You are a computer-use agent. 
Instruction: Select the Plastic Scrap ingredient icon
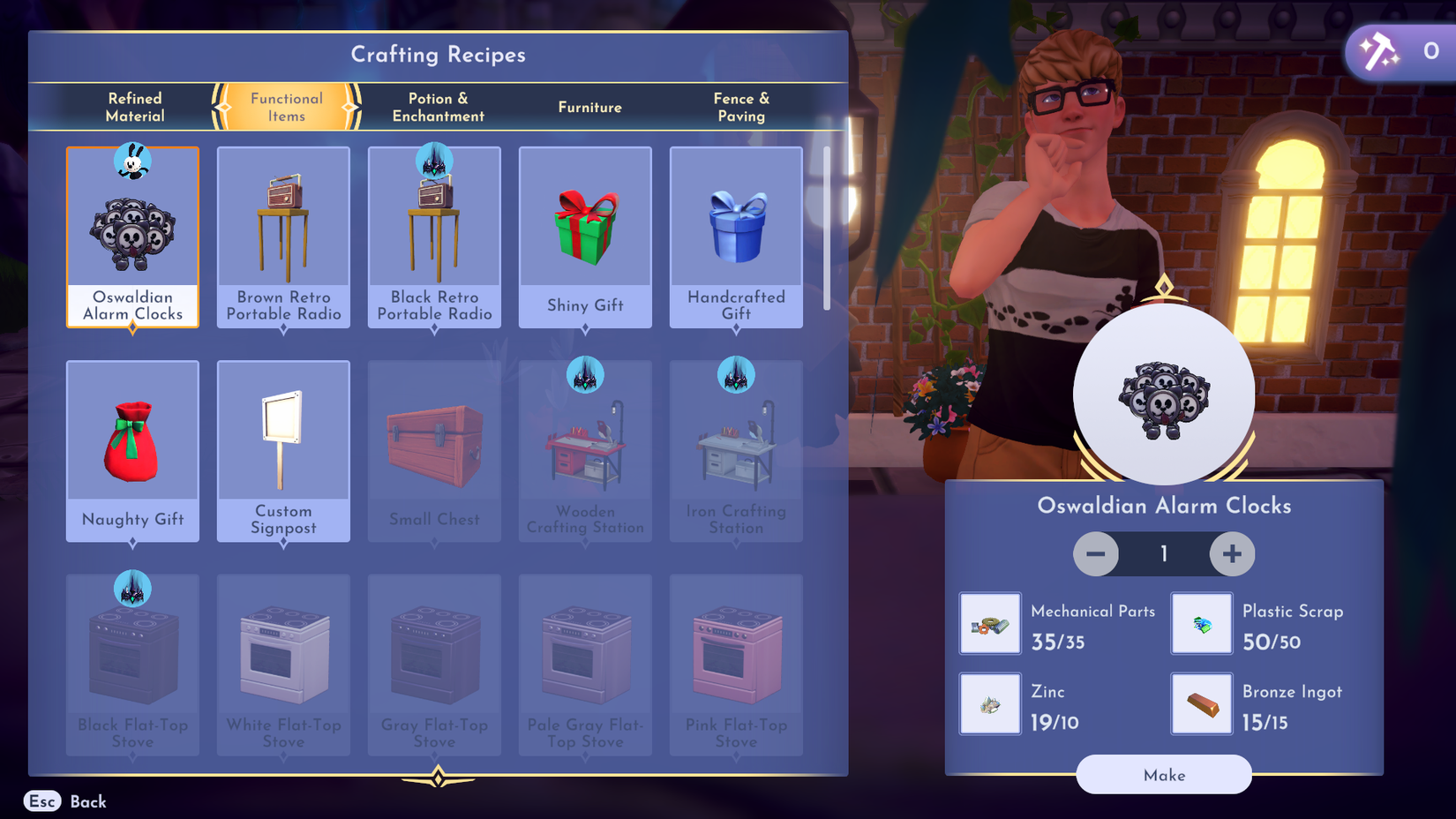coord(1201,623)
